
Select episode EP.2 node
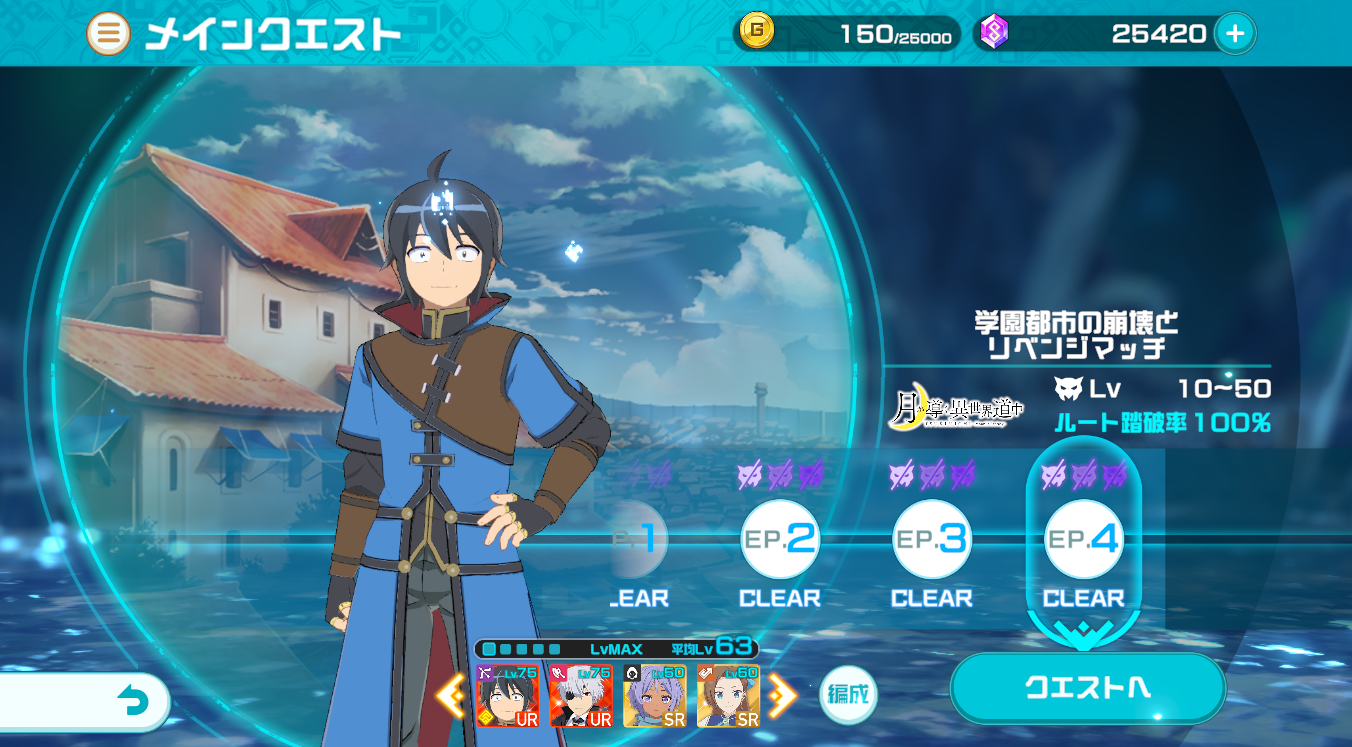point(780,540)
